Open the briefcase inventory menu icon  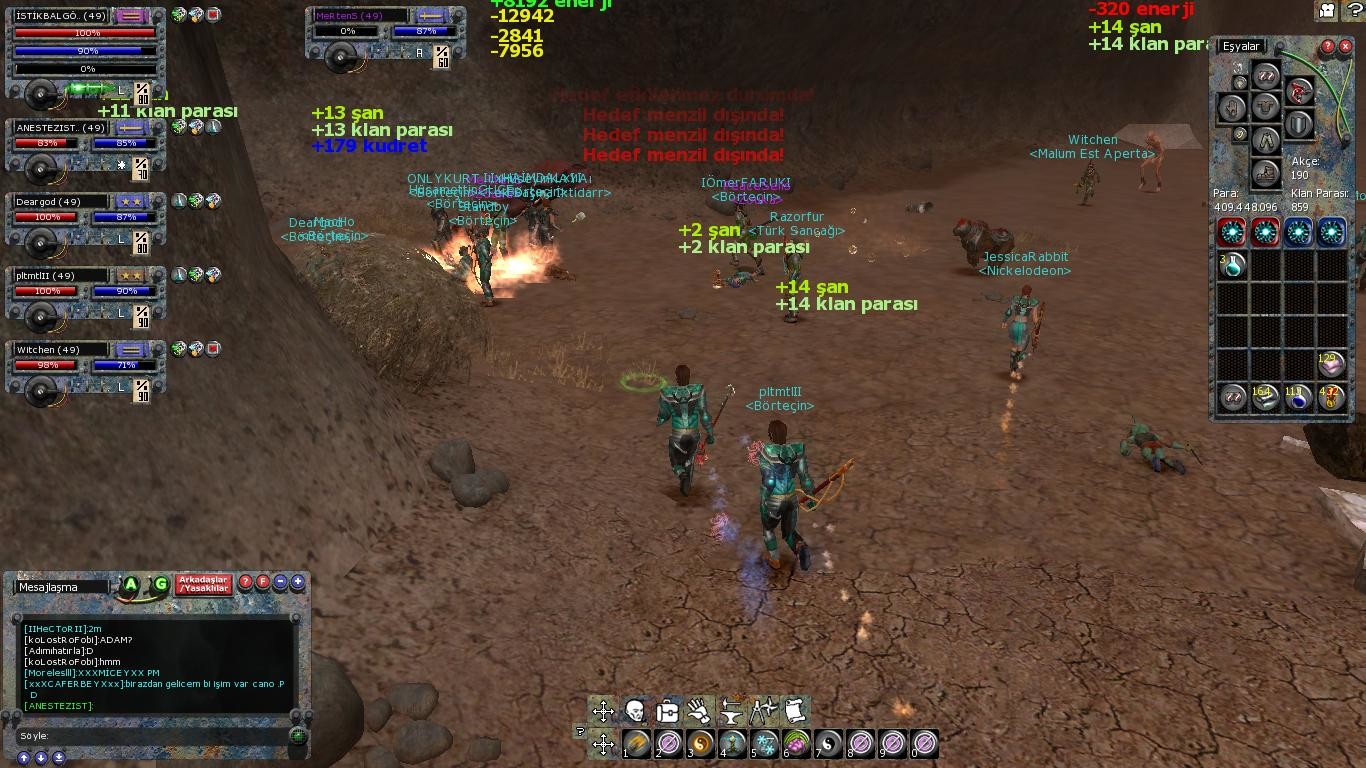click(x=667, y=711)
